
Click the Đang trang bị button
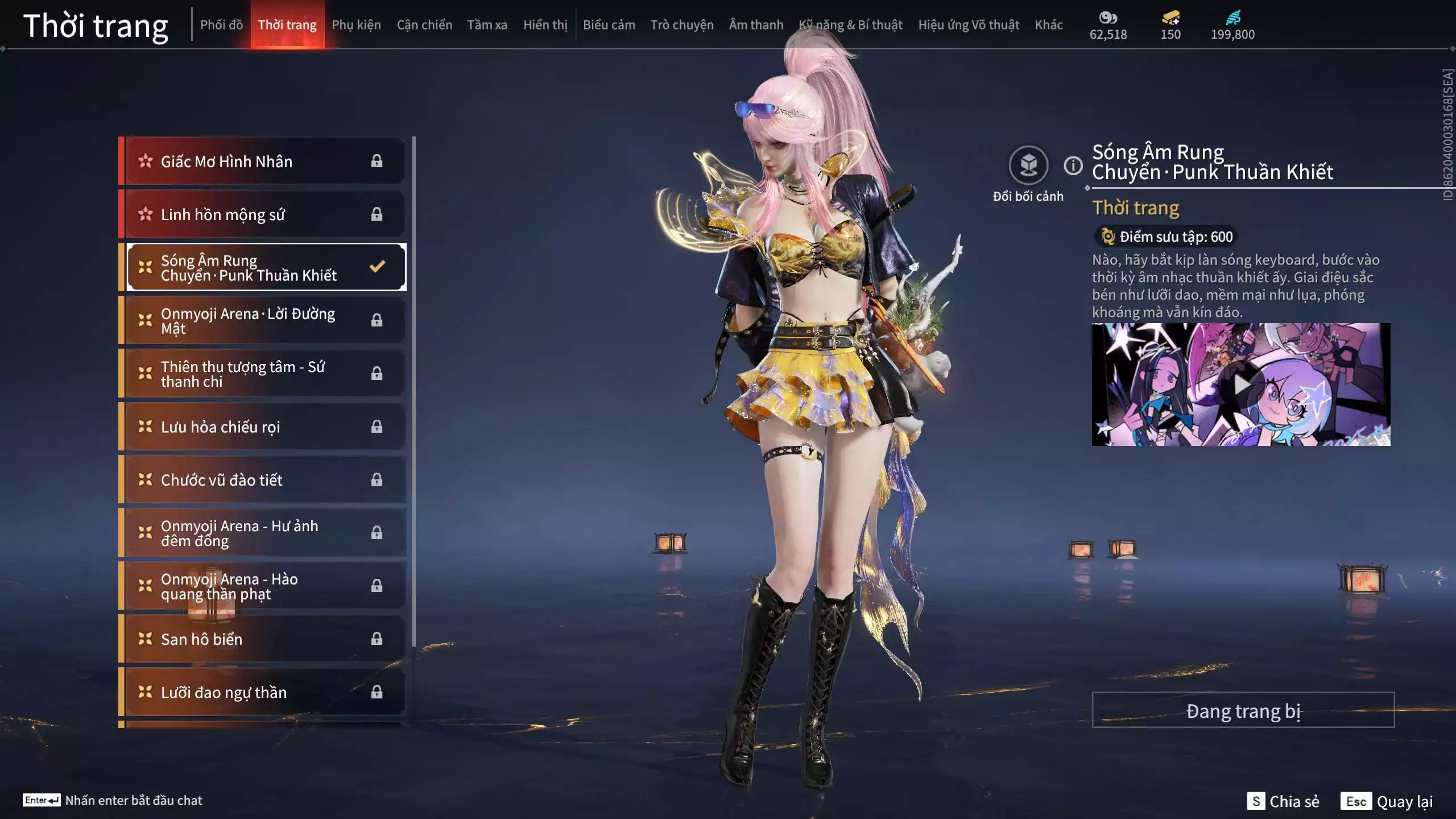(1243, 710)
